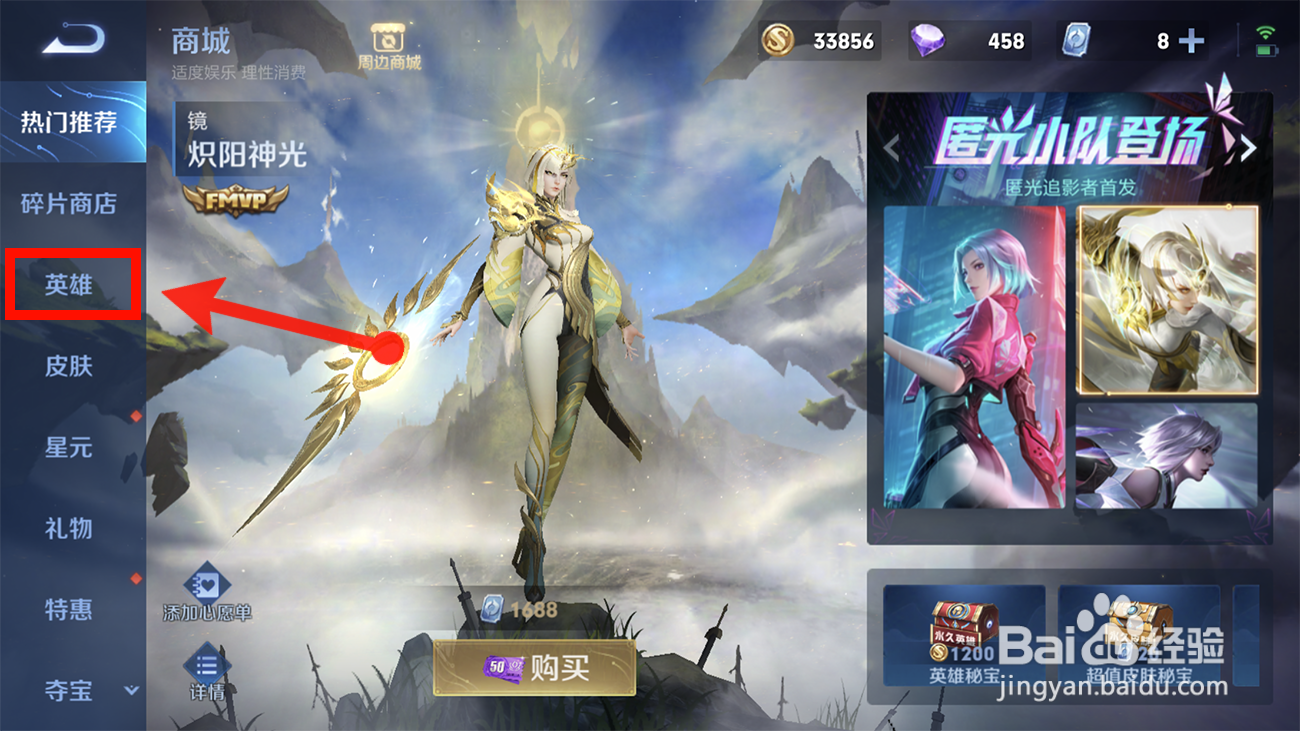Image resolution: width=1300 pixels, height=731 pixels.
Task: Click the plus to recharge vouchers
Action: [1191, 41]
